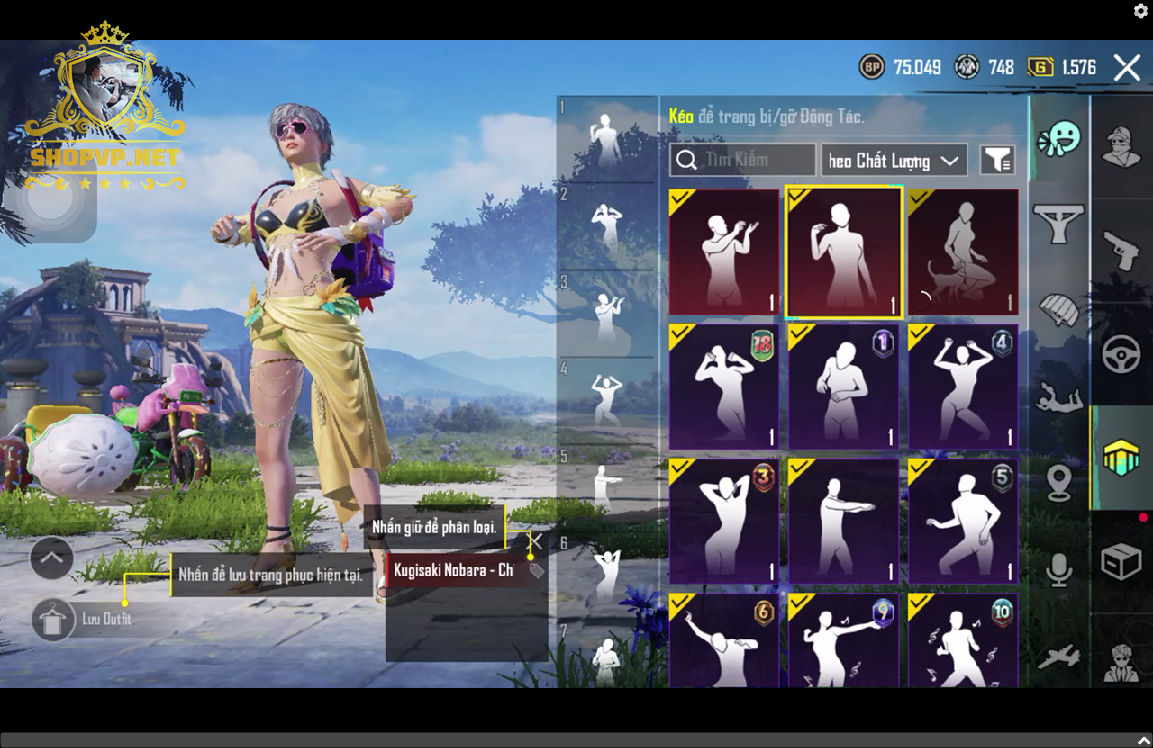Viewport: 1153px width, 748px height.
Task: Open the emote filter button
Action: (x=997, y=160)
